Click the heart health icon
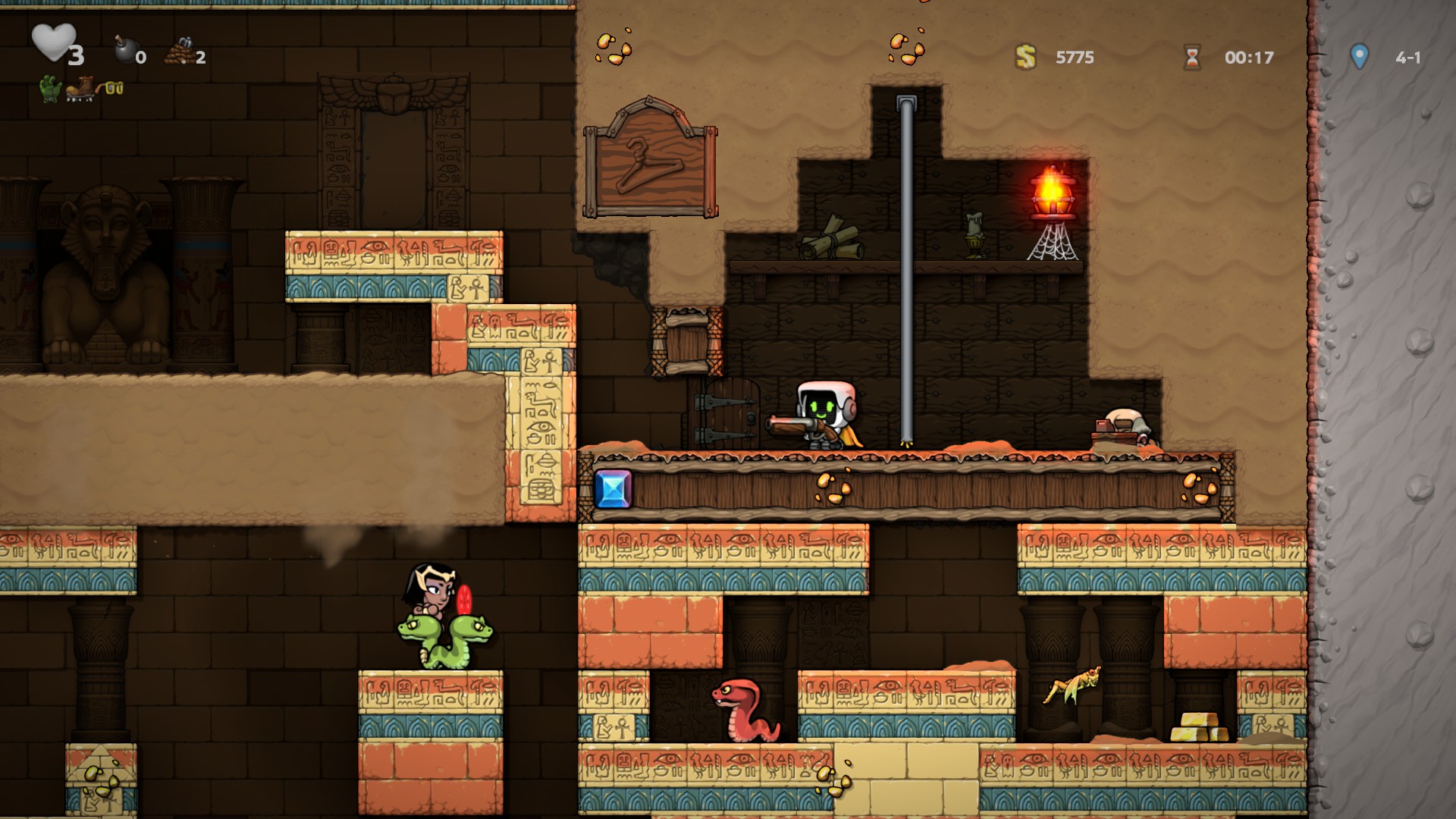 [x=53, y=42]
